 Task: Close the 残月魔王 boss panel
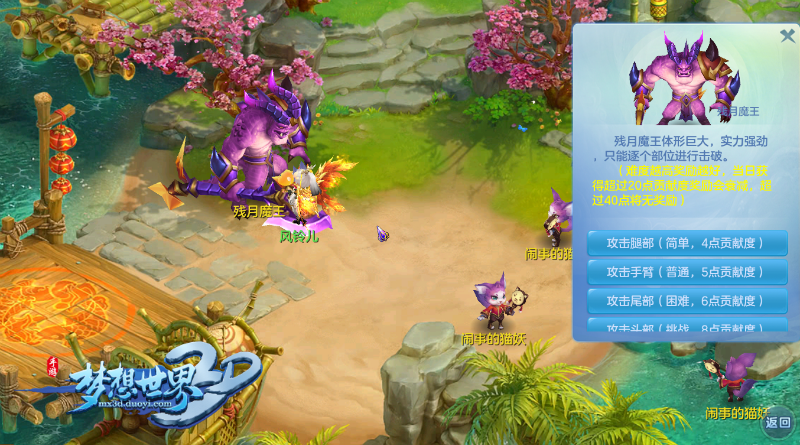[787, 36]
